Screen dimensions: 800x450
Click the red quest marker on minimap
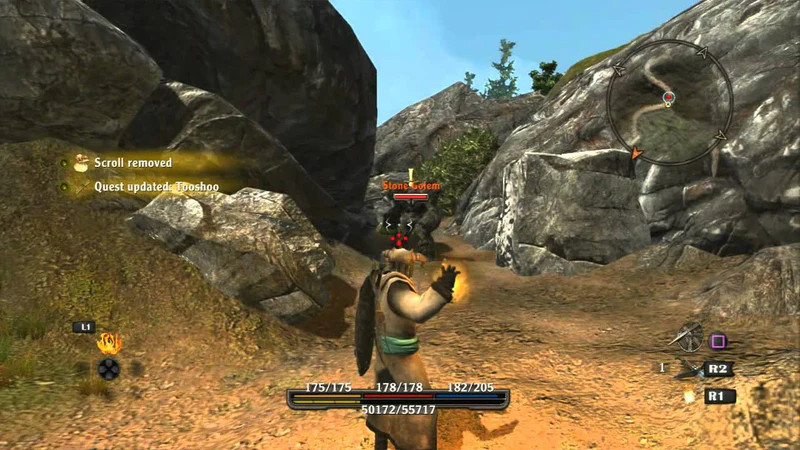point(669,97)
